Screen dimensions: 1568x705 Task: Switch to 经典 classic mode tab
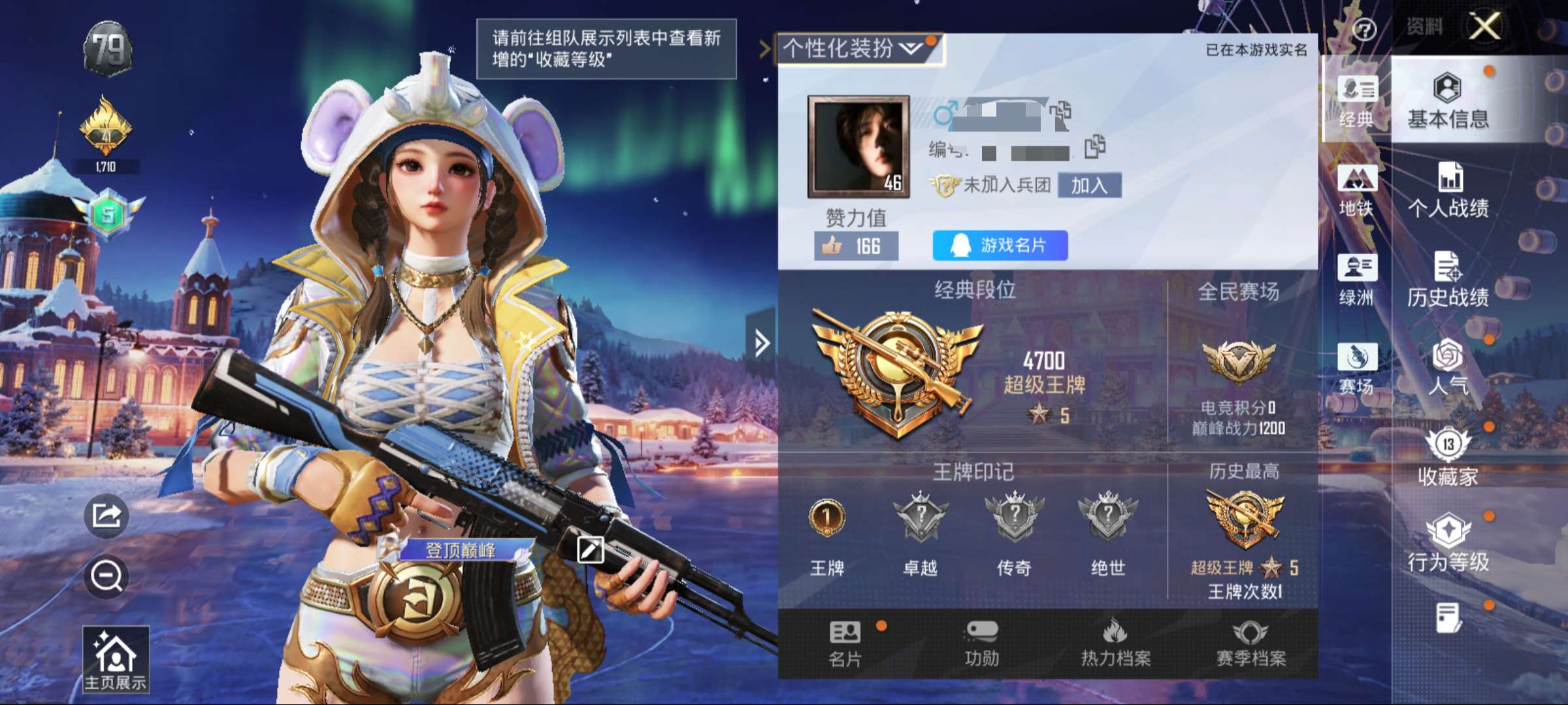tap(1356, 101)
